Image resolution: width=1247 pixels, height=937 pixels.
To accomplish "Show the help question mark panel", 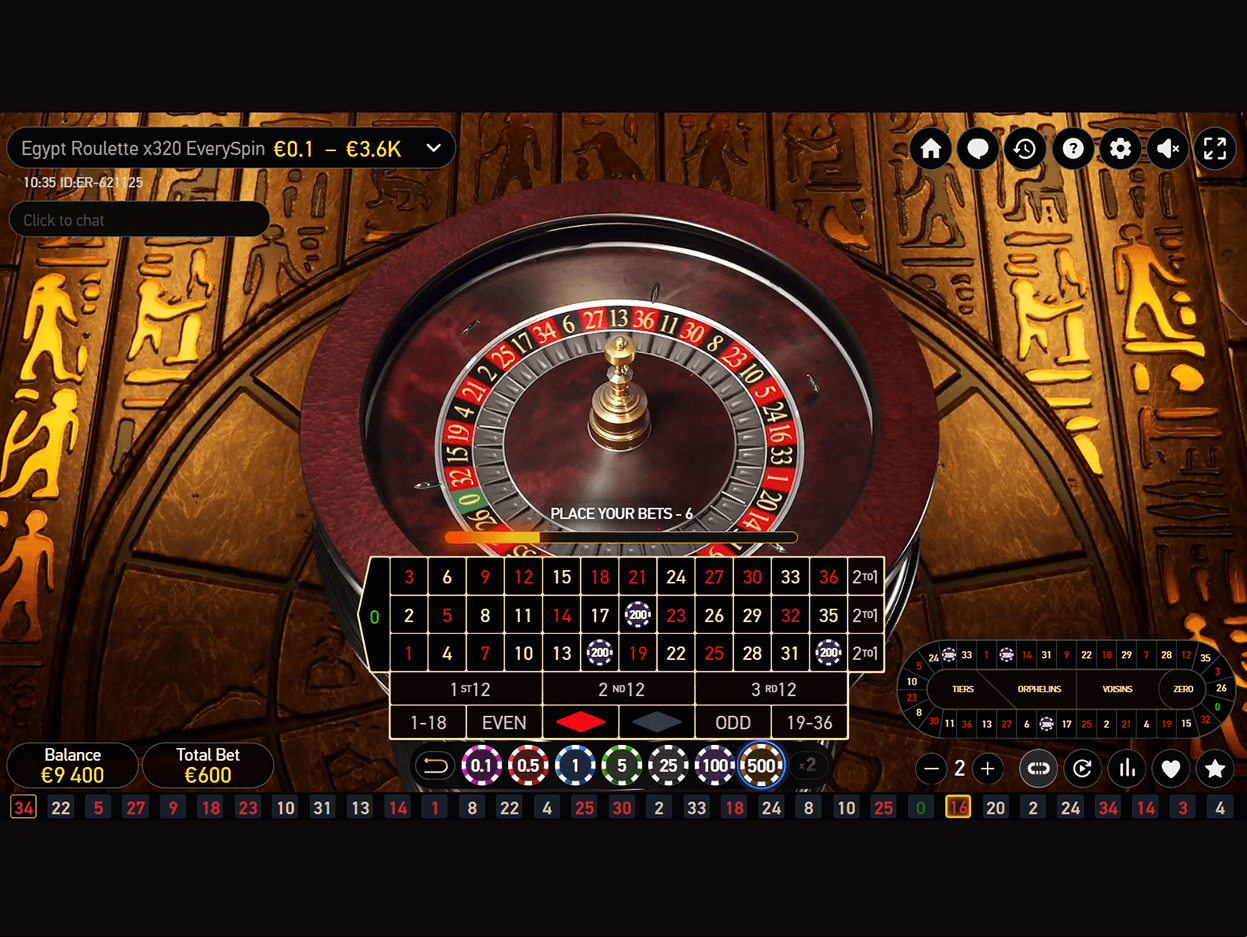I will point(1073,149).
